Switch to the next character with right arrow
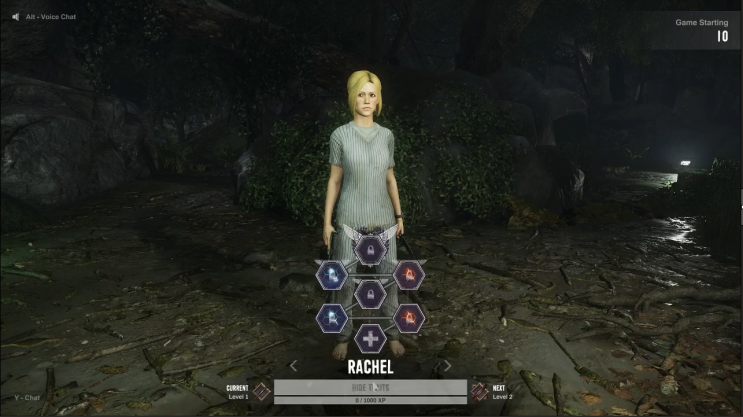Screen dimensions: 743x417 447,366
